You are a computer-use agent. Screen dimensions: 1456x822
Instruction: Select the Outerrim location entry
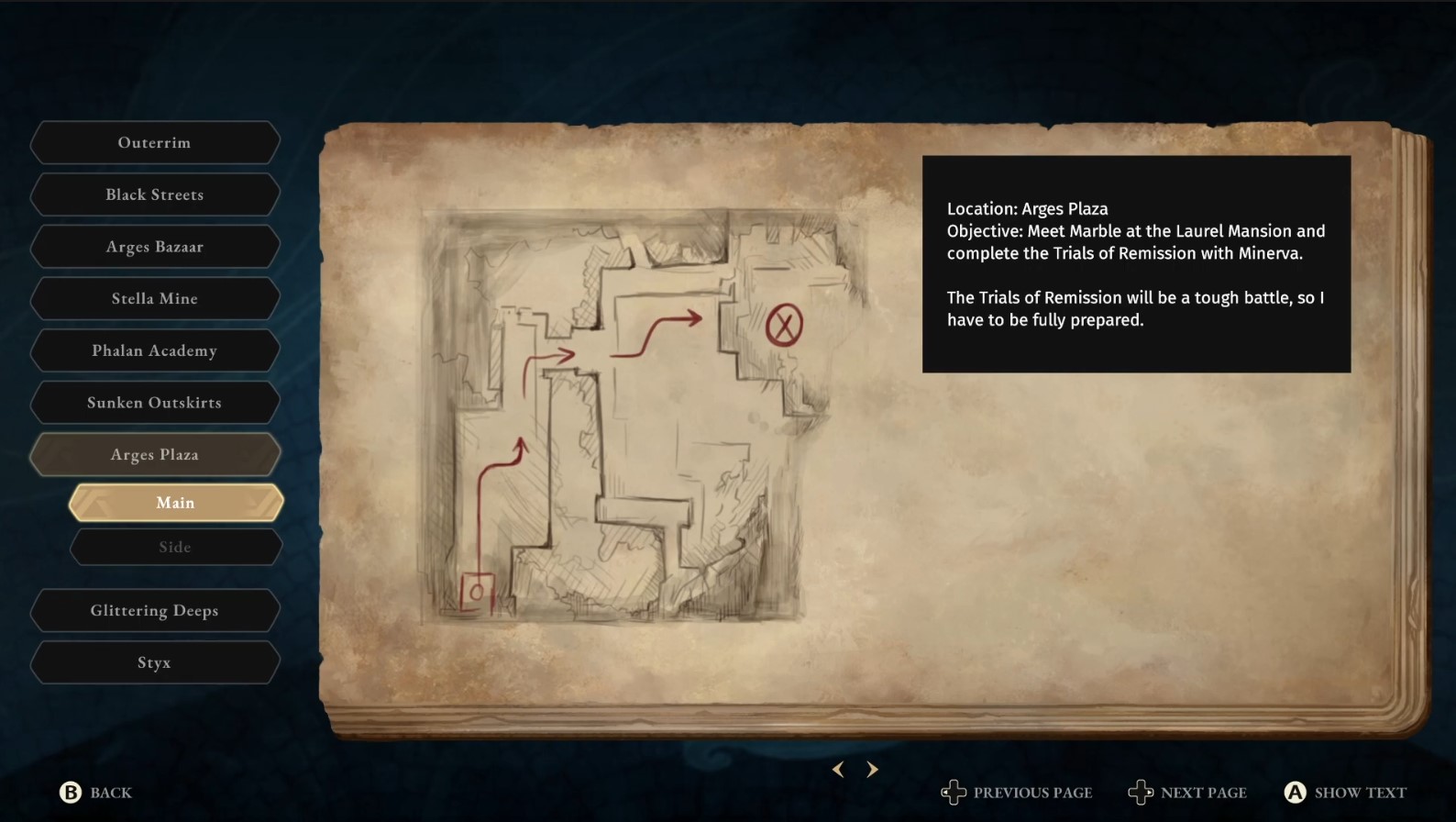[154, 143]
